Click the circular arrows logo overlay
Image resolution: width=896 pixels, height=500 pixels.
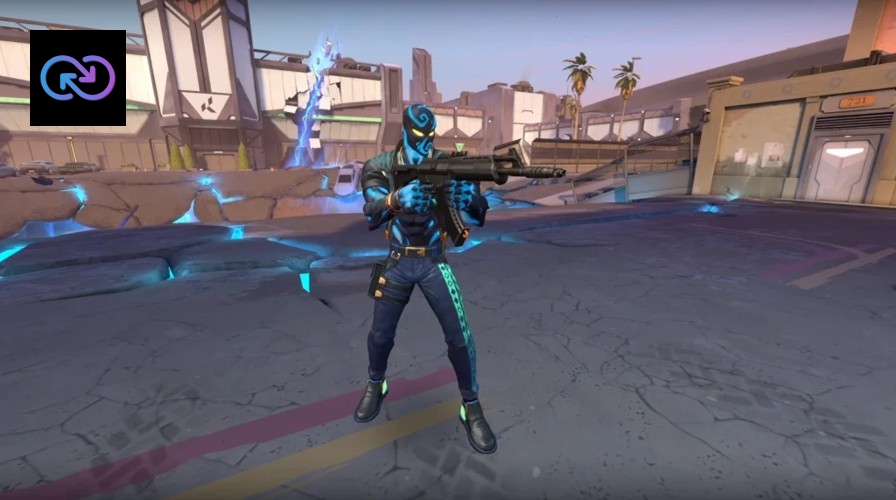[78, 78]
